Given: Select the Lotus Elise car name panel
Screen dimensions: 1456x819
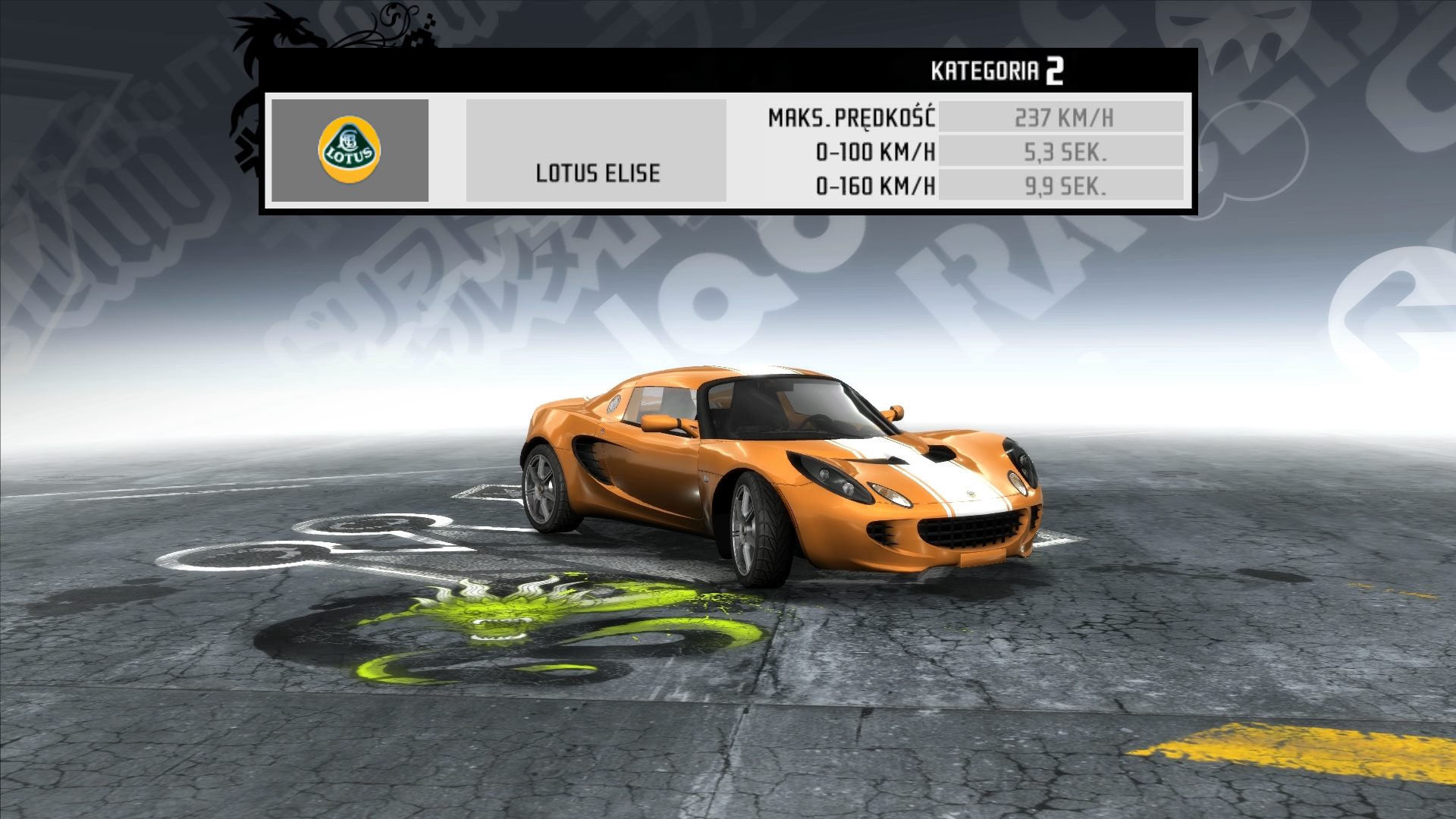Looking at the screenshot, I should [x=597, y=151].
